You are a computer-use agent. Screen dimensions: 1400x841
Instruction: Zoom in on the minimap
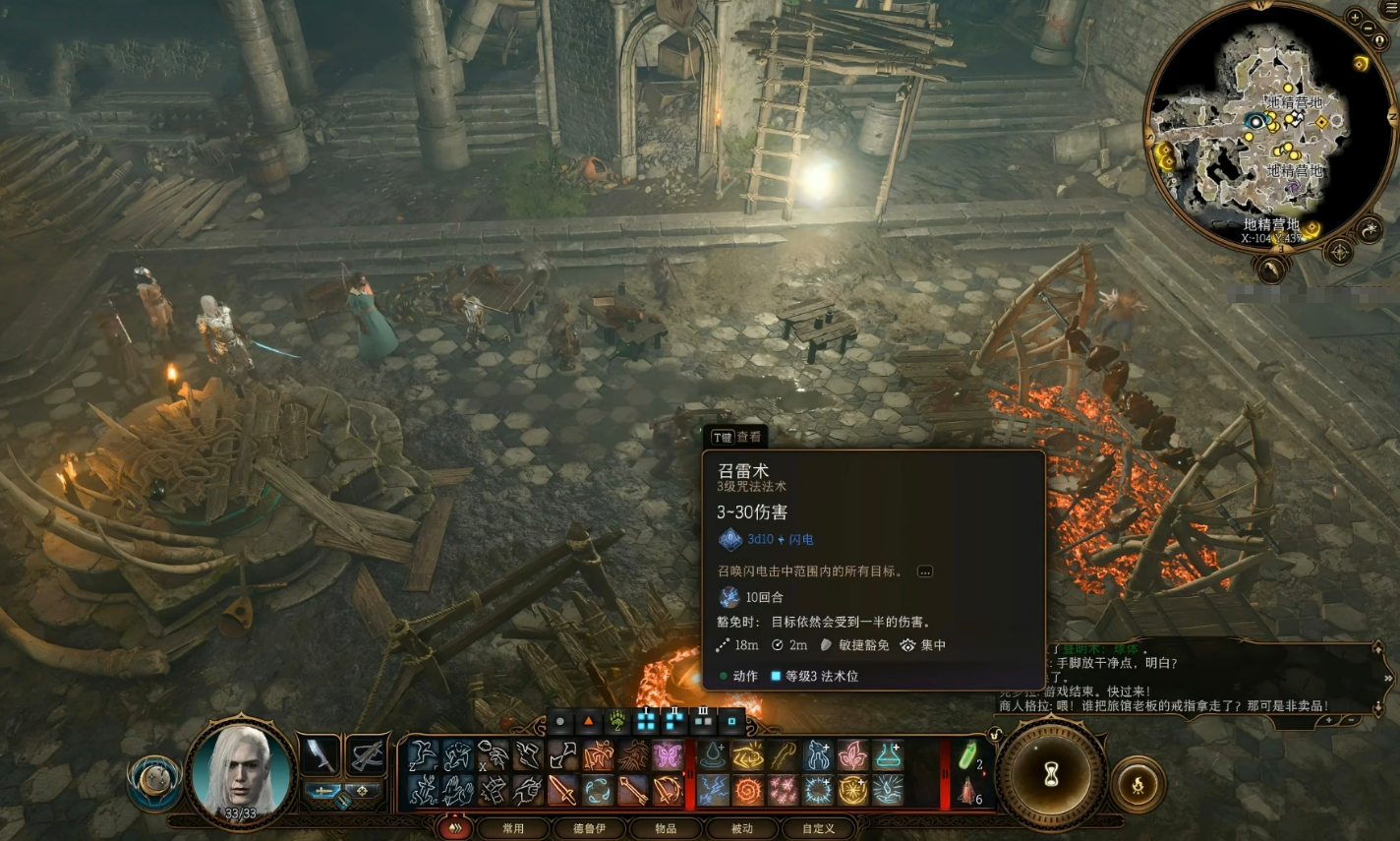pyautogui.click(x=1355, y=18)
